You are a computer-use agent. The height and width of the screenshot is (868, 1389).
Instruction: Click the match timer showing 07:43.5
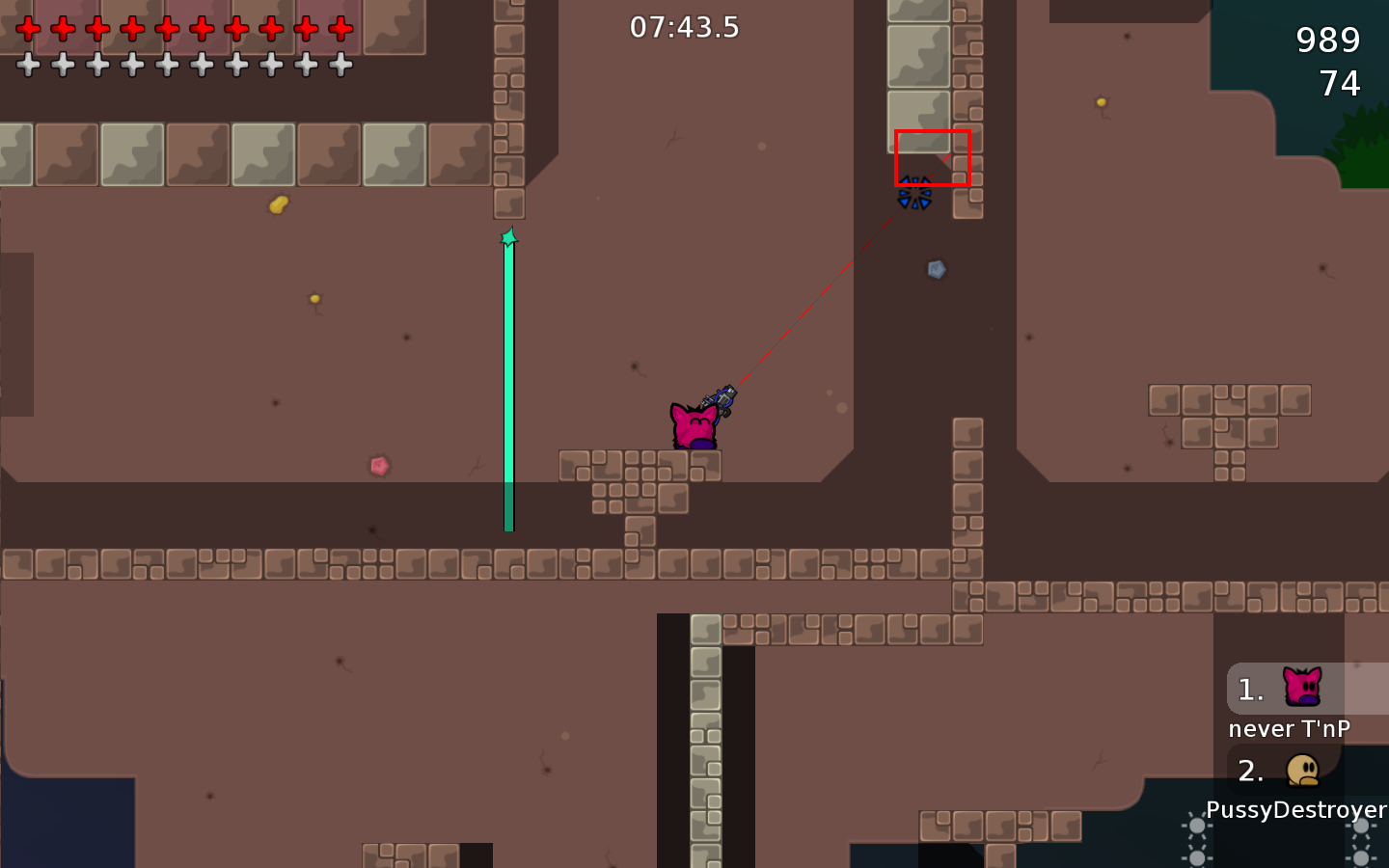684,27
